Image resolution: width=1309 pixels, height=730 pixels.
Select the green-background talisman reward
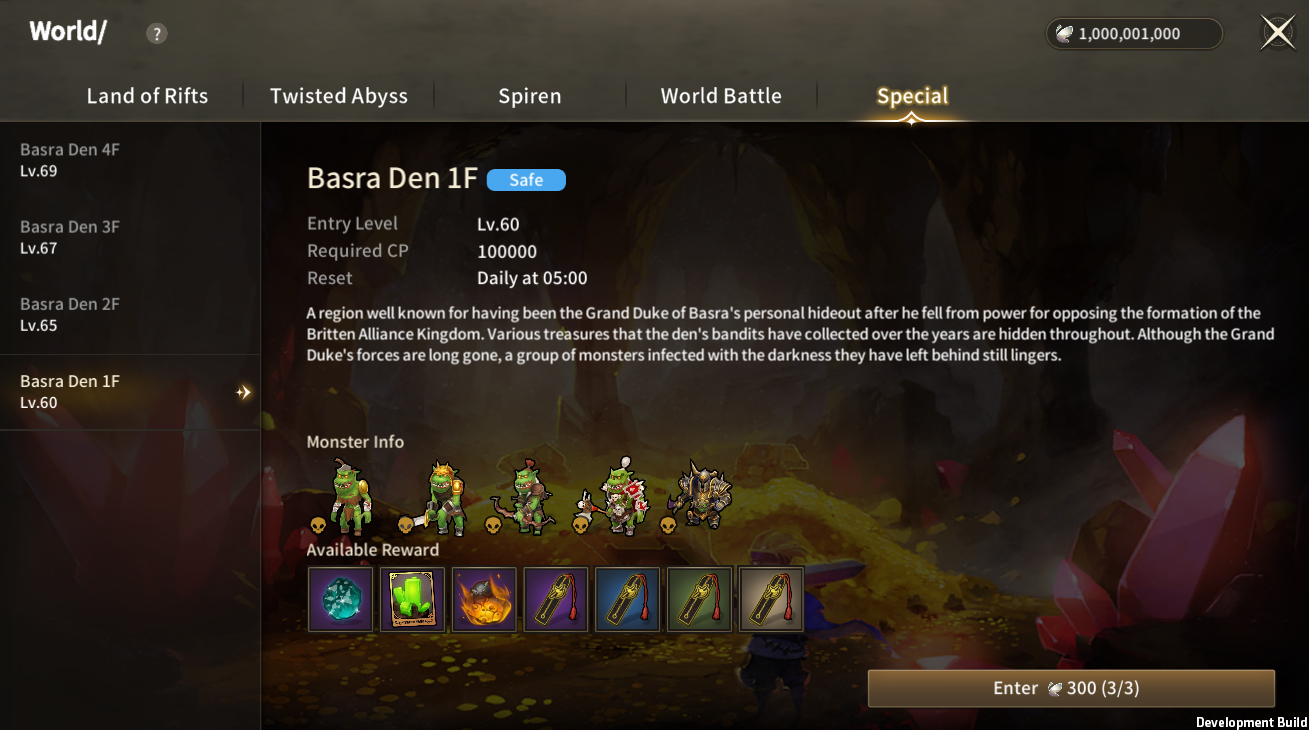pos(700,600)
